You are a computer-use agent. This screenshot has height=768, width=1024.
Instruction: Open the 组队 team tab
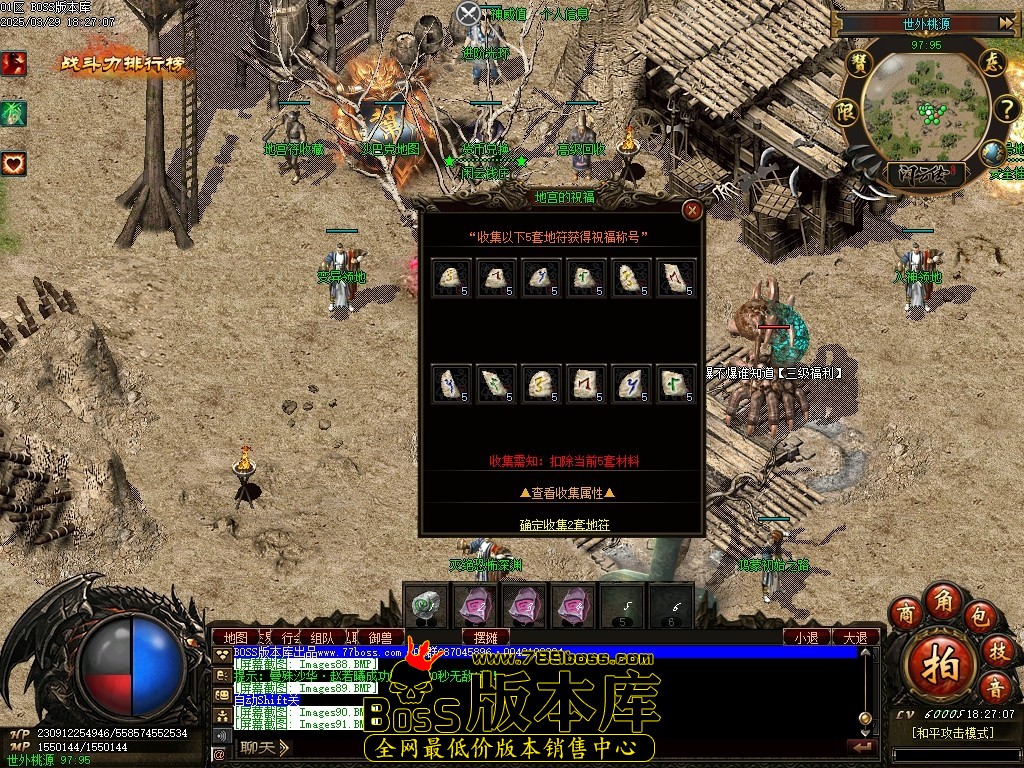pos(322,637)
